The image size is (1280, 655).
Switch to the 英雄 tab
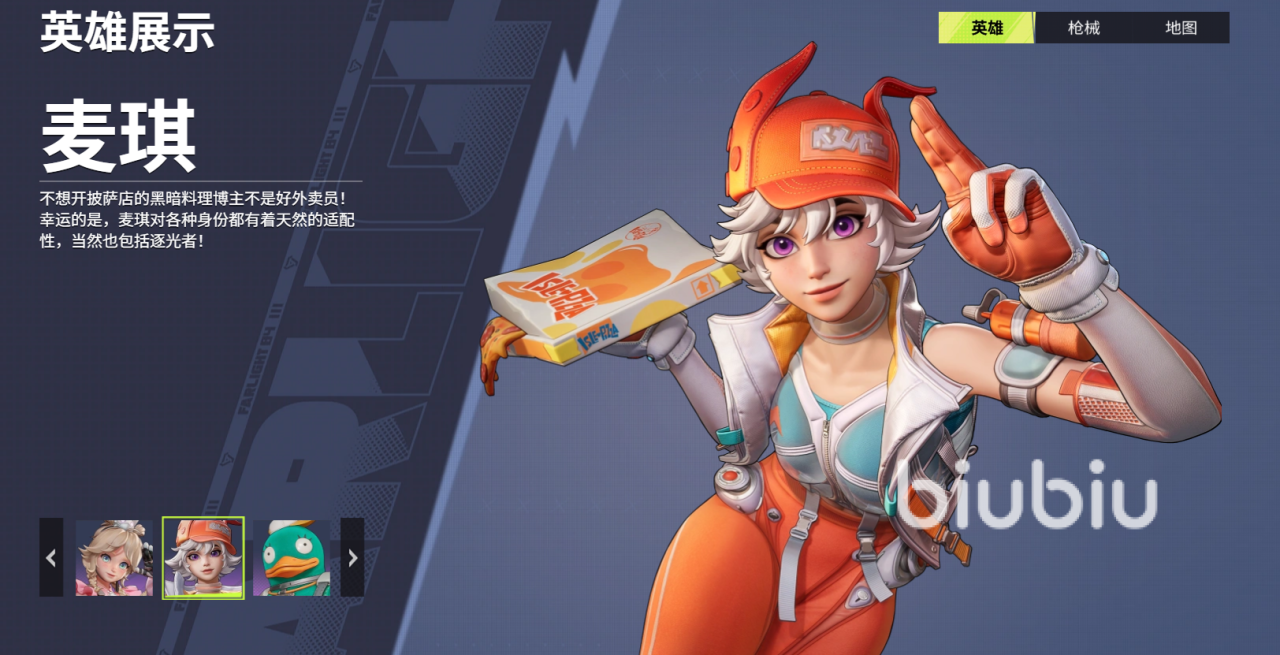click(986, 28)
